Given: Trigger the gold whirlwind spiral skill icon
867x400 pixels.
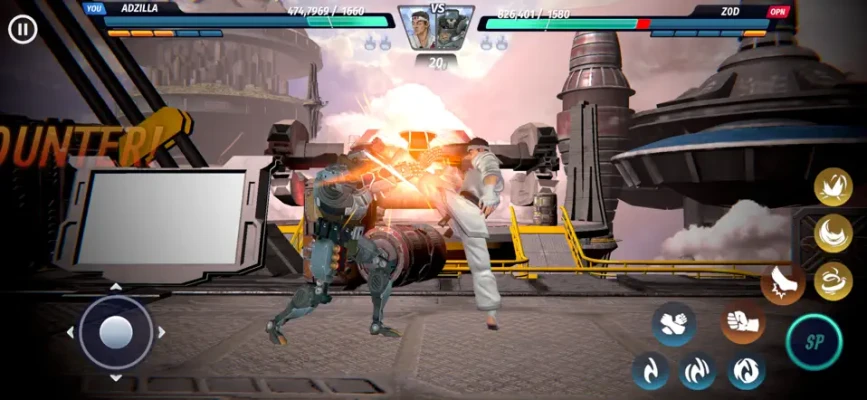Looking at the screenshot, I should click(832, 281).
